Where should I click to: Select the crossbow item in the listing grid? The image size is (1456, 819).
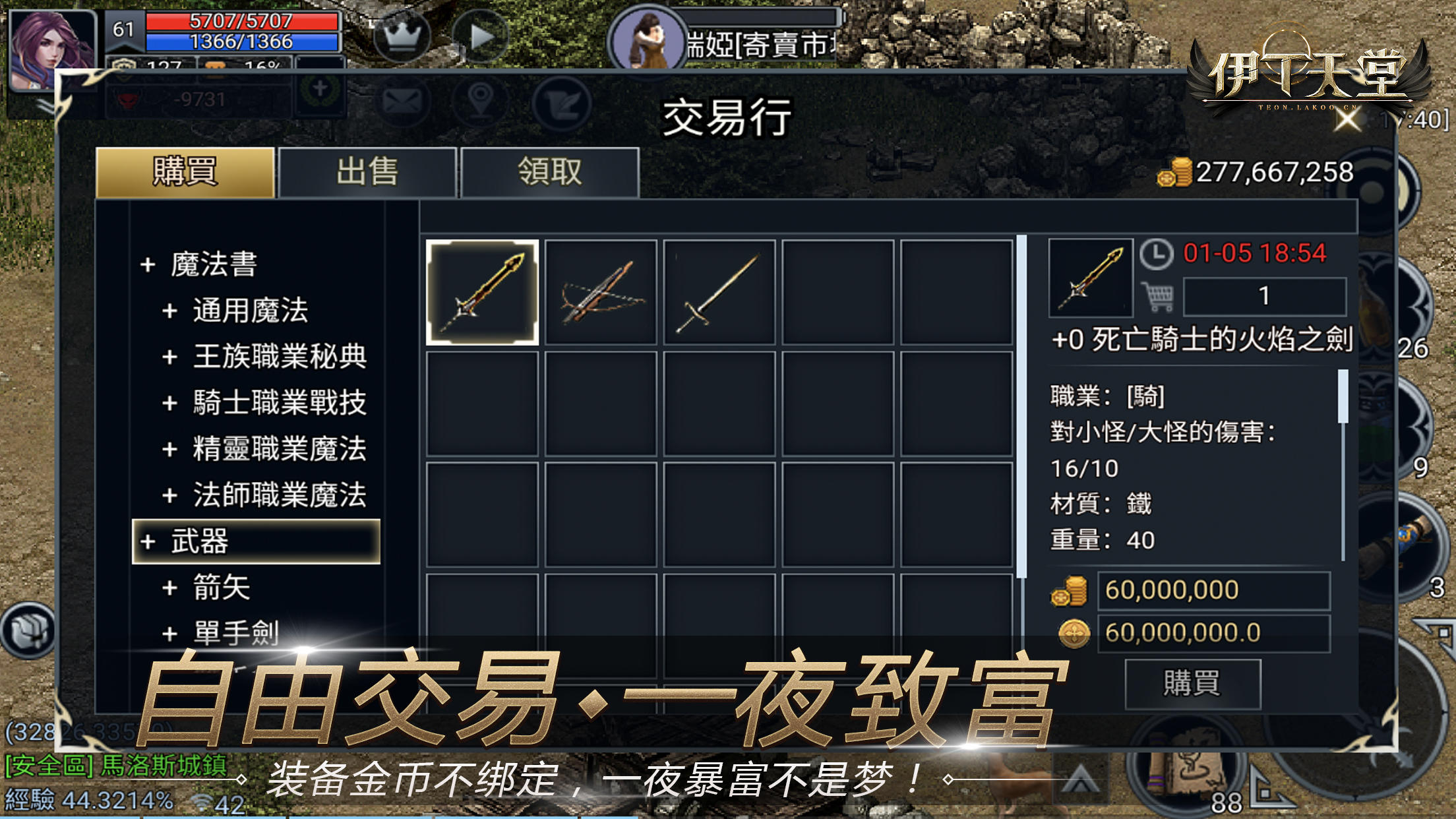[602, 291]
